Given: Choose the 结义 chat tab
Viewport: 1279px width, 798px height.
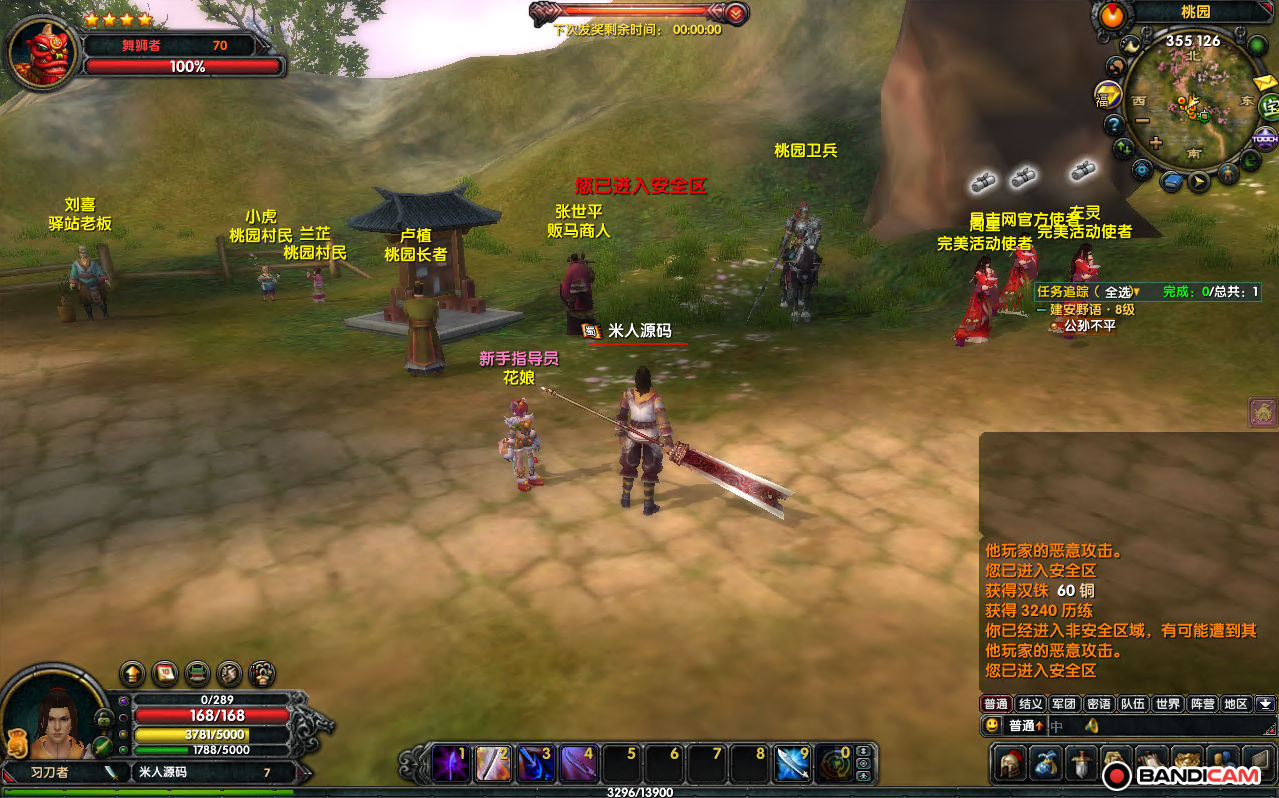Looking at the screenshot, I should [1030, 704].
